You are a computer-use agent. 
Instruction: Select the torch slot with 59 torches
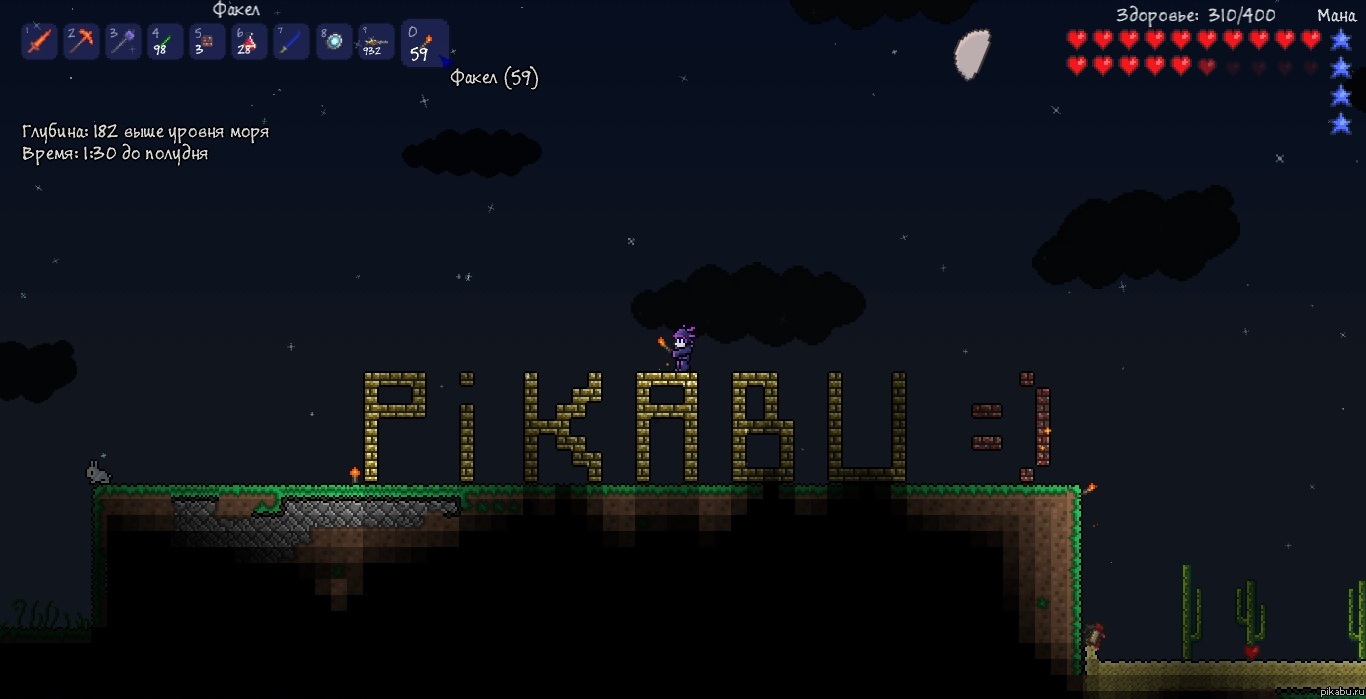point(424,44)
